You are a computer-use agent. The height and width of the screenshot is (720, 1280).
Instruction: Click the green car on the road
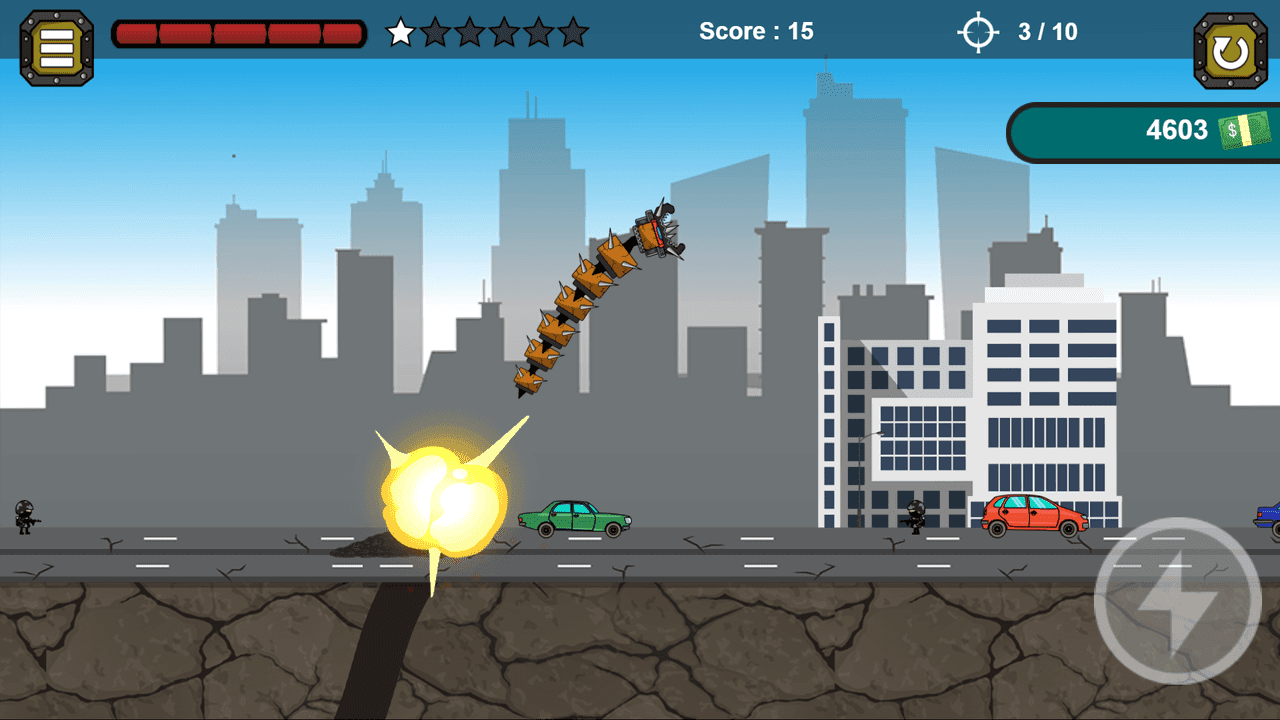(x=575, y=520)
